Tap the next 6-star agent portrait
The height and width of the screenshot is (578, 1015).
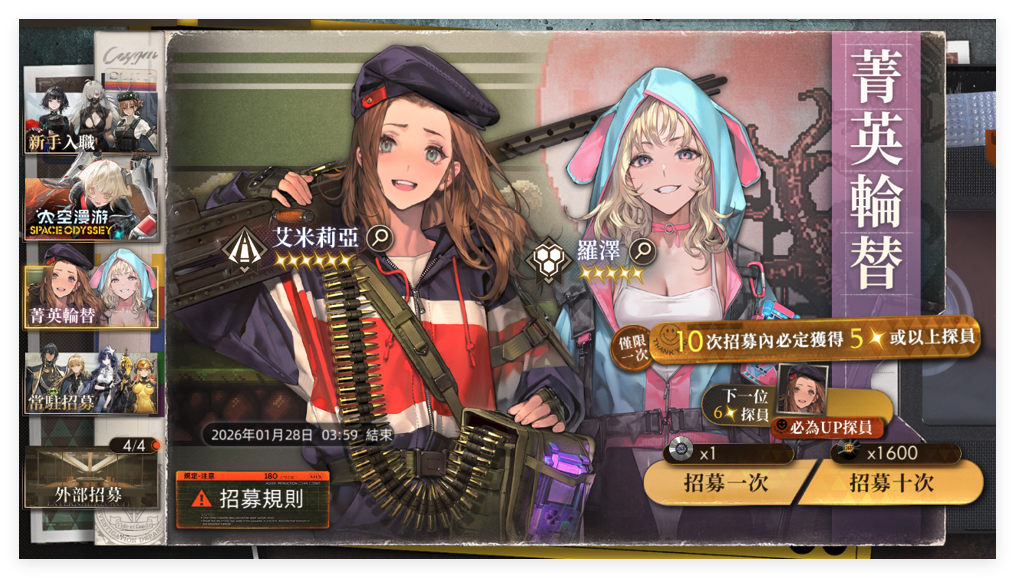tap(802, 390)
